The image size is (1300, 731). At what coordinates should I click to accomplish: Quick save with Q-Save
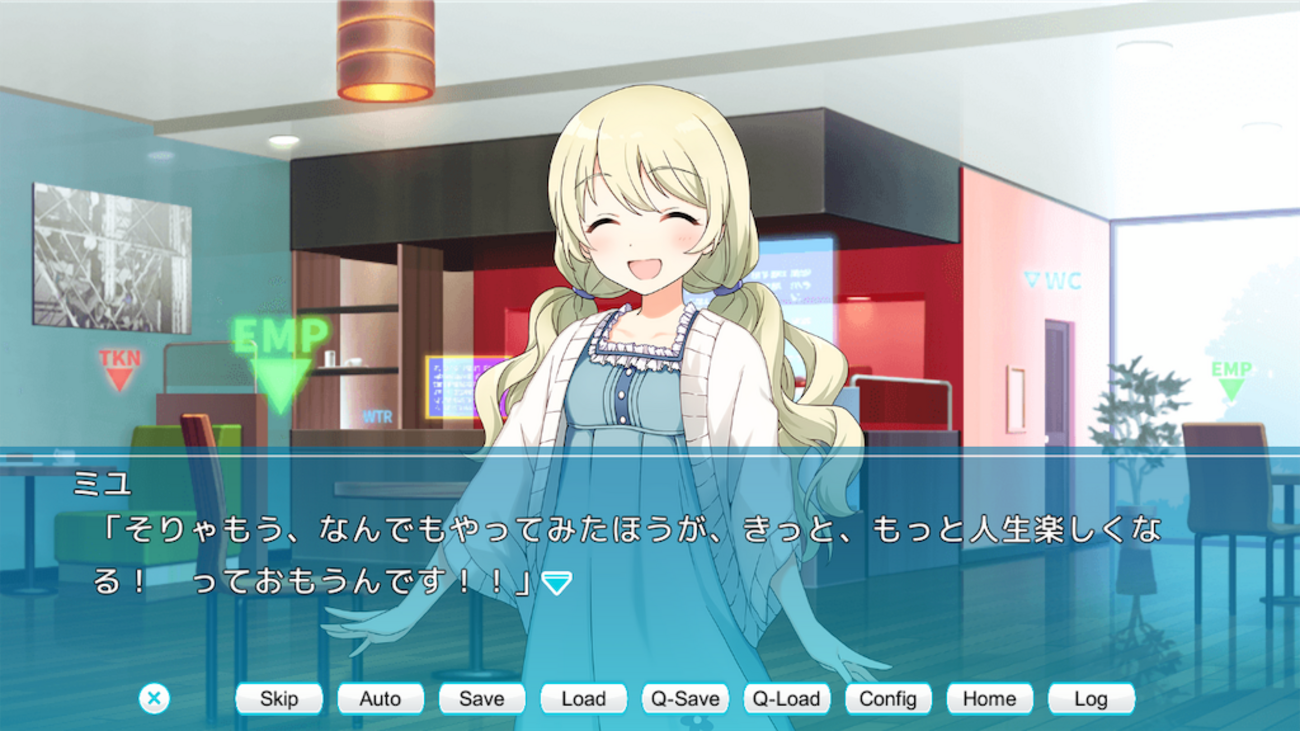tap(685, 699)
